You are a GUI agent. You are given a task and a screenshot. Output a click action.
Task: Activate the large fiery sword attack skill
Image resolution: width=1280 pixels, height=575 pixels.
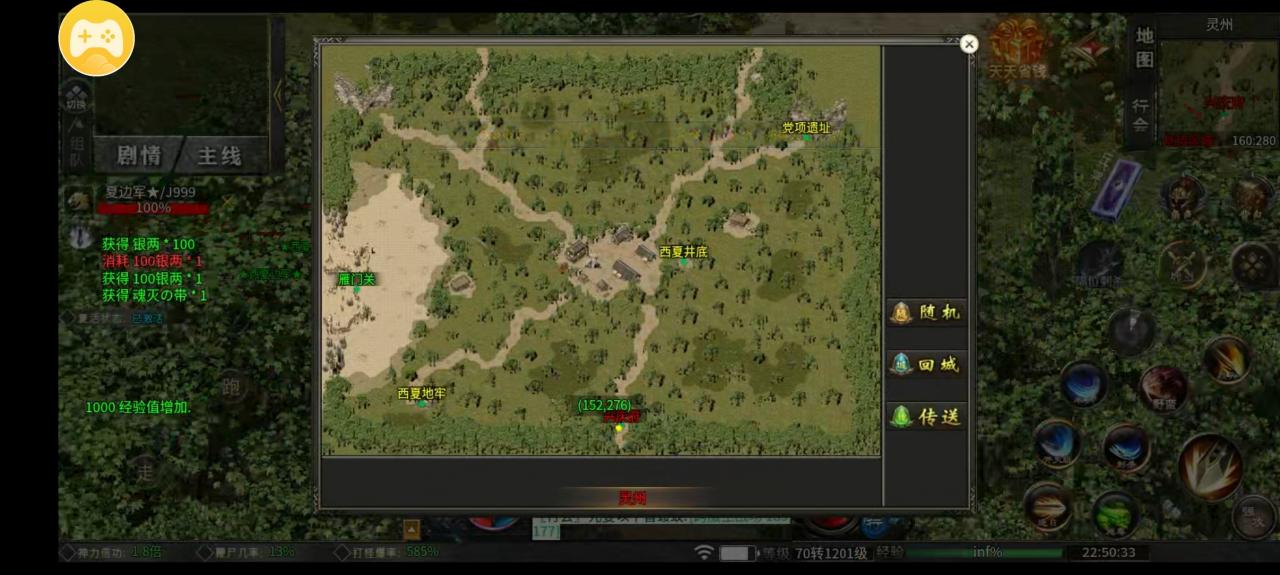click(x=1210, y=467)
